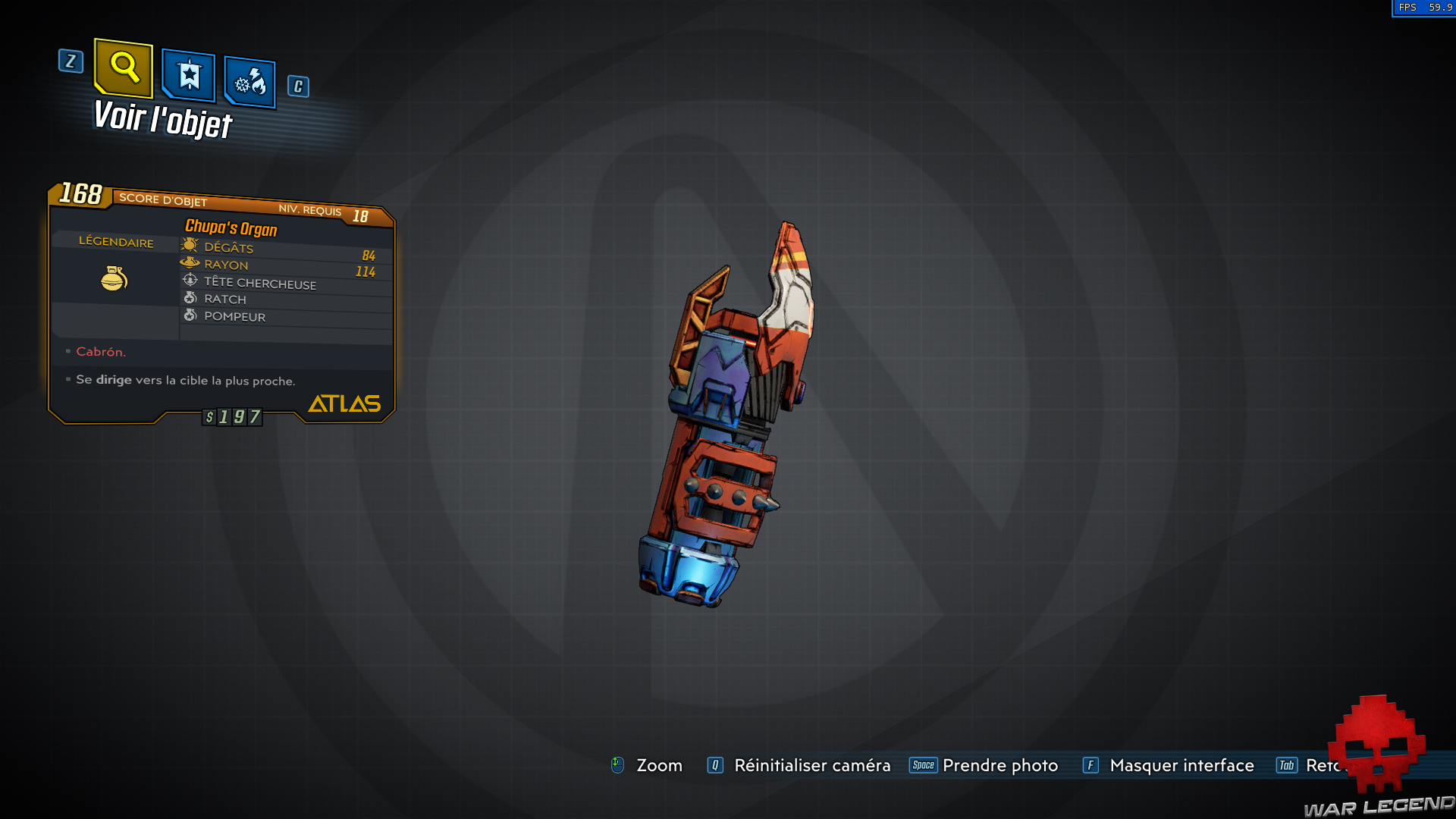Select the Tête chercheuse crosshair icon
Image resolution: width=1456 pixels, height=819 pixels.
[190, 281]
